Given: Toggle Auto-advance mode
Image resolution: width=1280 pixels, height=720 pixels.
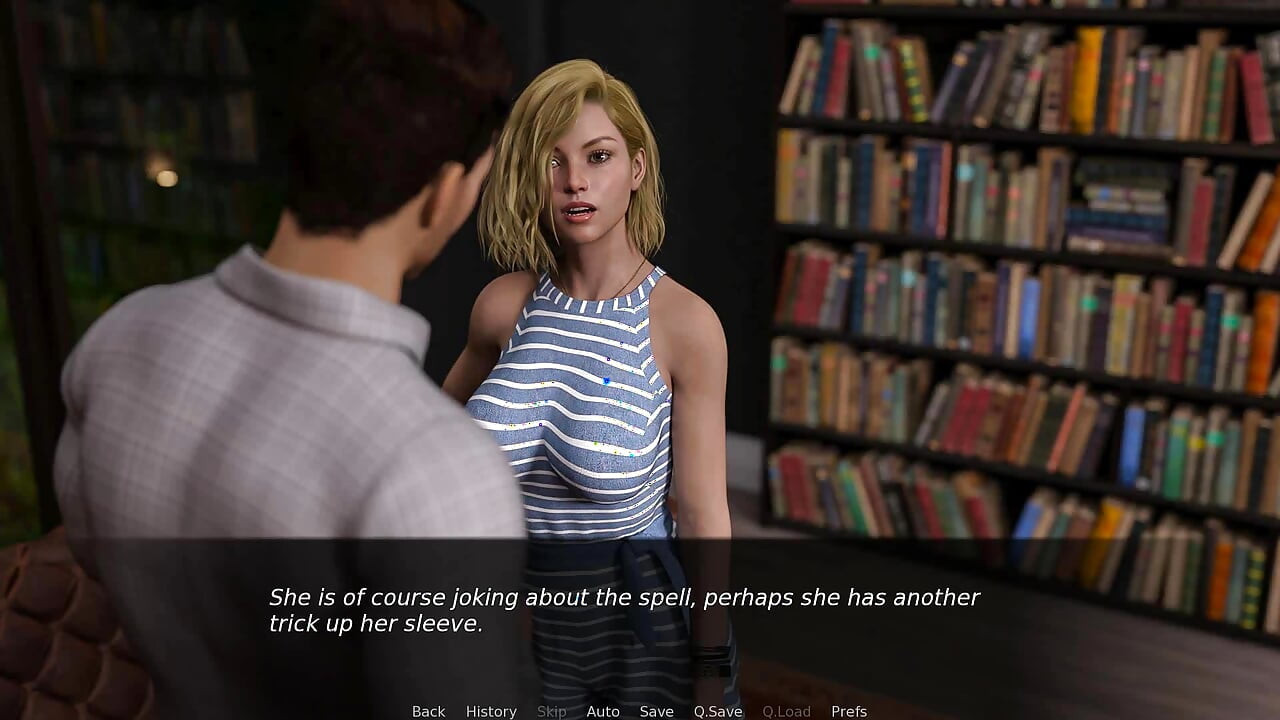Looking at the screenshot, I should click(603, 711).
